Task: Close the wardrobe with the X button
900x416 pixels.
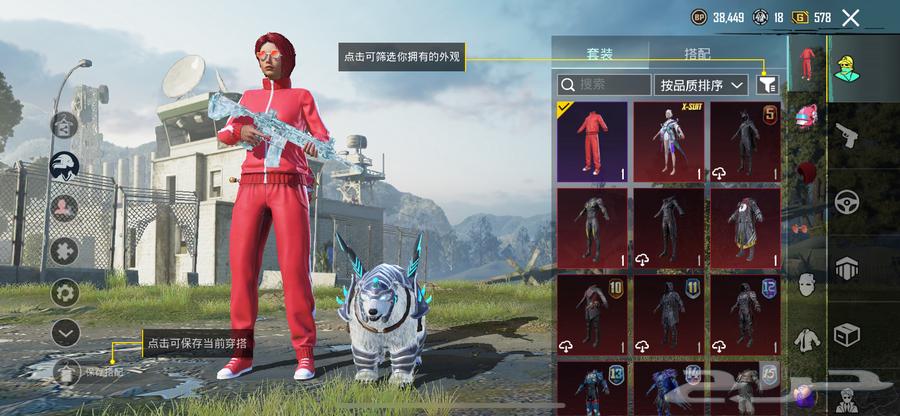Action: tap(851, 17)
